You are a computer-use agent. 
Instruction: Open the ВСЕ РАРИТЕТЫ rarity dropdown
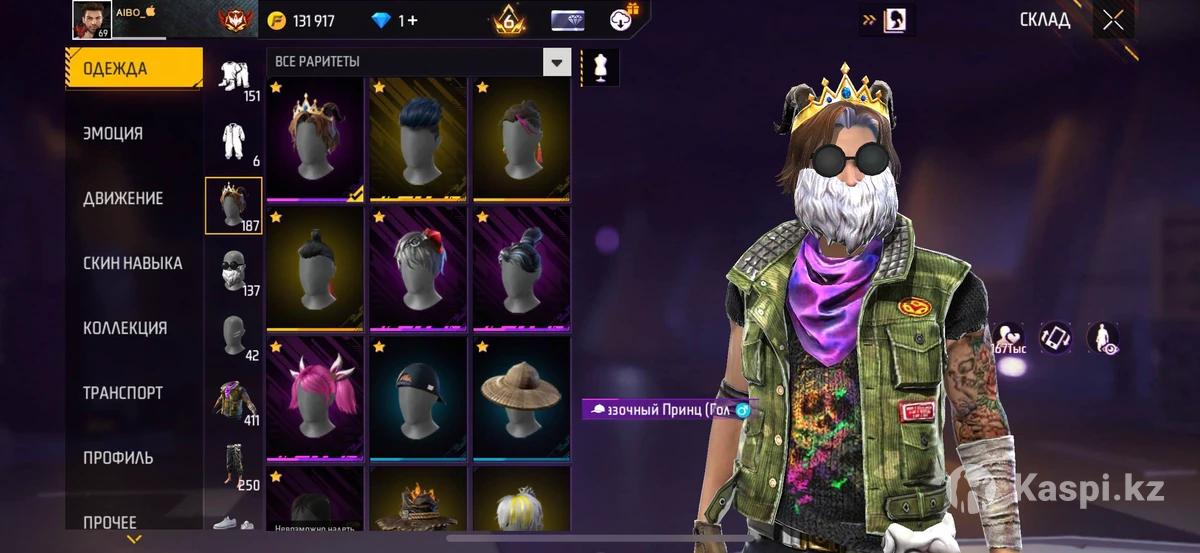click(x=557, y=62)
